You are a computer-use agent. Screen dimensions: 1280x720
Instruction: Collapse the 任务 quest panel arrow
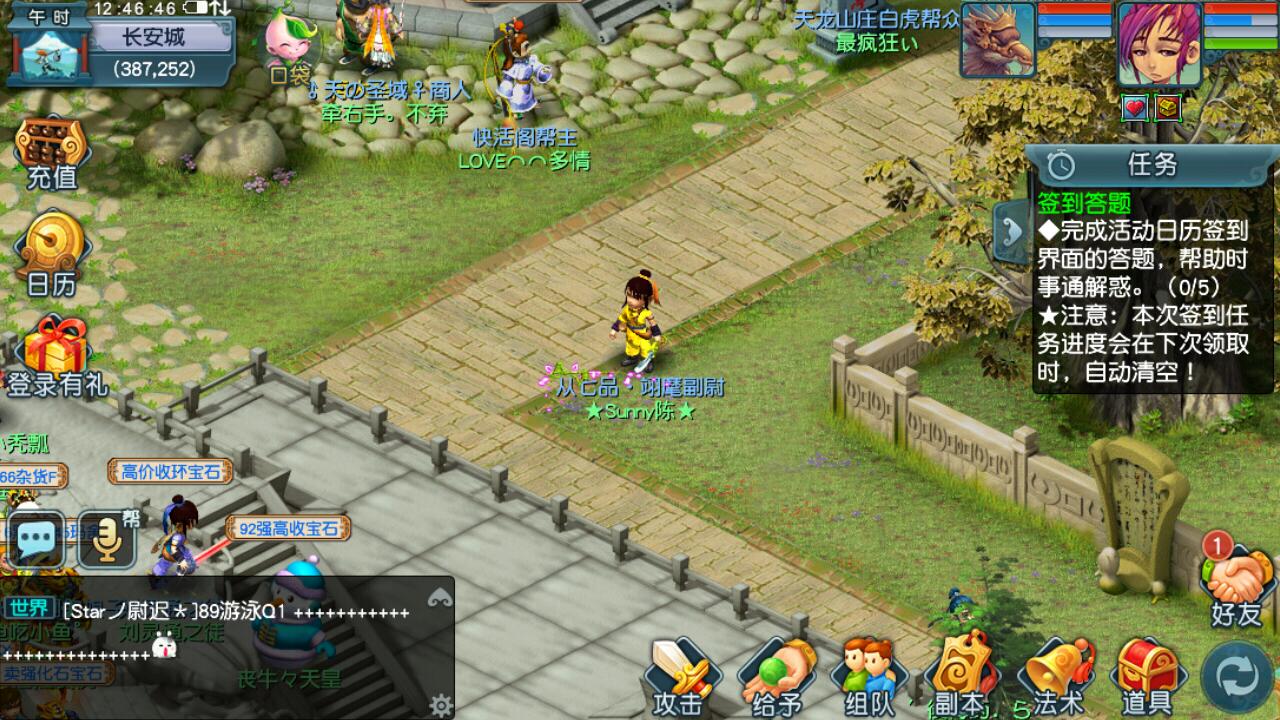tap(1010, 231)
